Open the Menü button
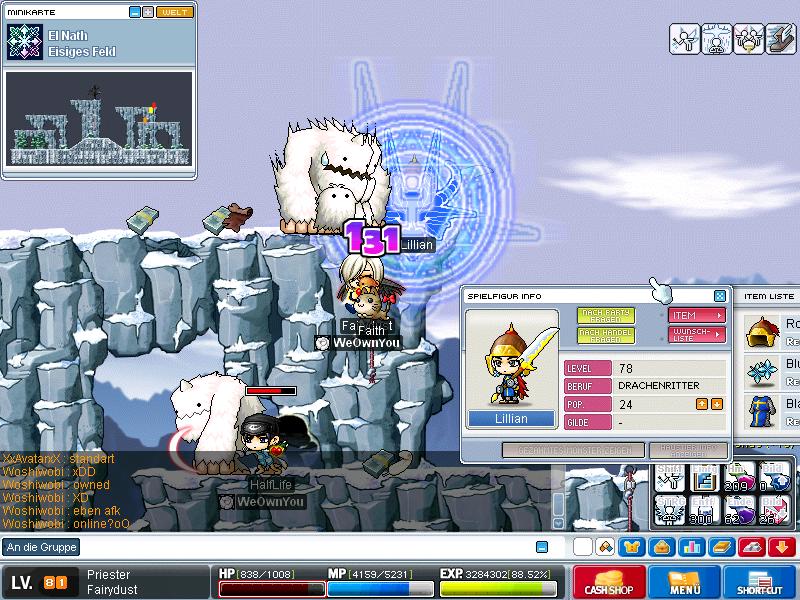The width and height of the screenshot is (800, 600). (x=685, y=583)
